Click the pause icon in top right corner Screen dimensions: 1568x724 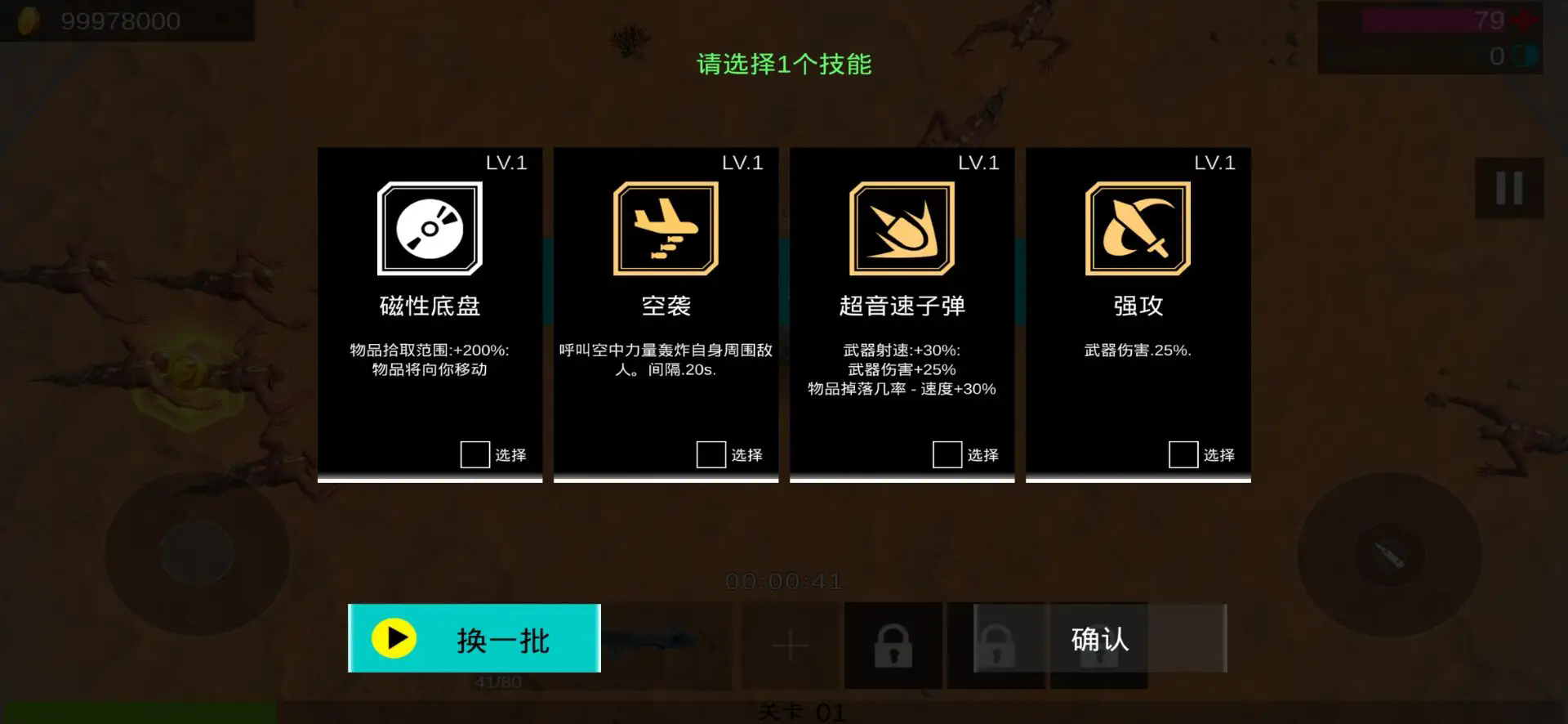pos(1508,188)
